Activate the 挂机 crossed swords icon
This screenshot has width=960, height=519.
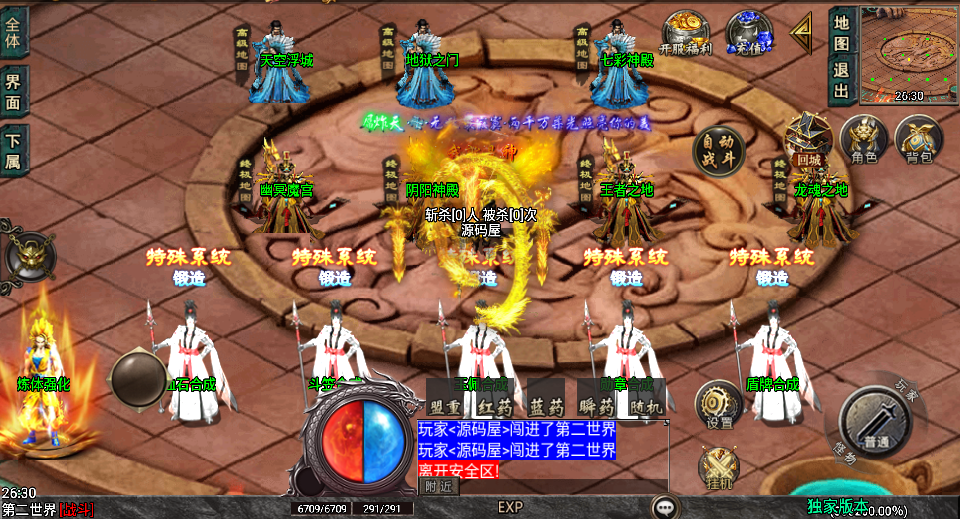tap(718, 468)
